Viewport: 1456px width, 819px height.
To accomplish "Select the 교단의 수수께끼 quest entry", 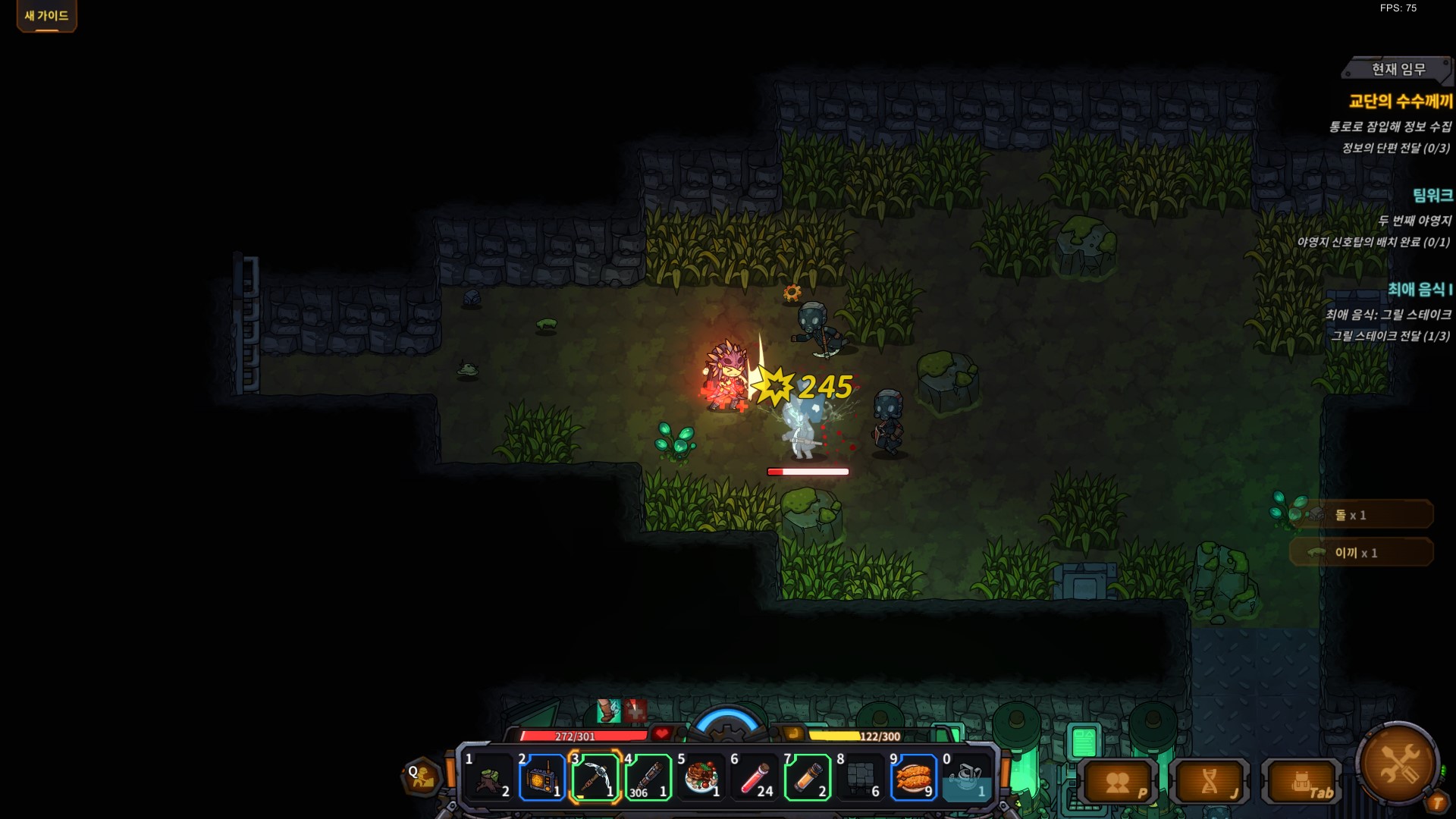I will point(1400,102).
